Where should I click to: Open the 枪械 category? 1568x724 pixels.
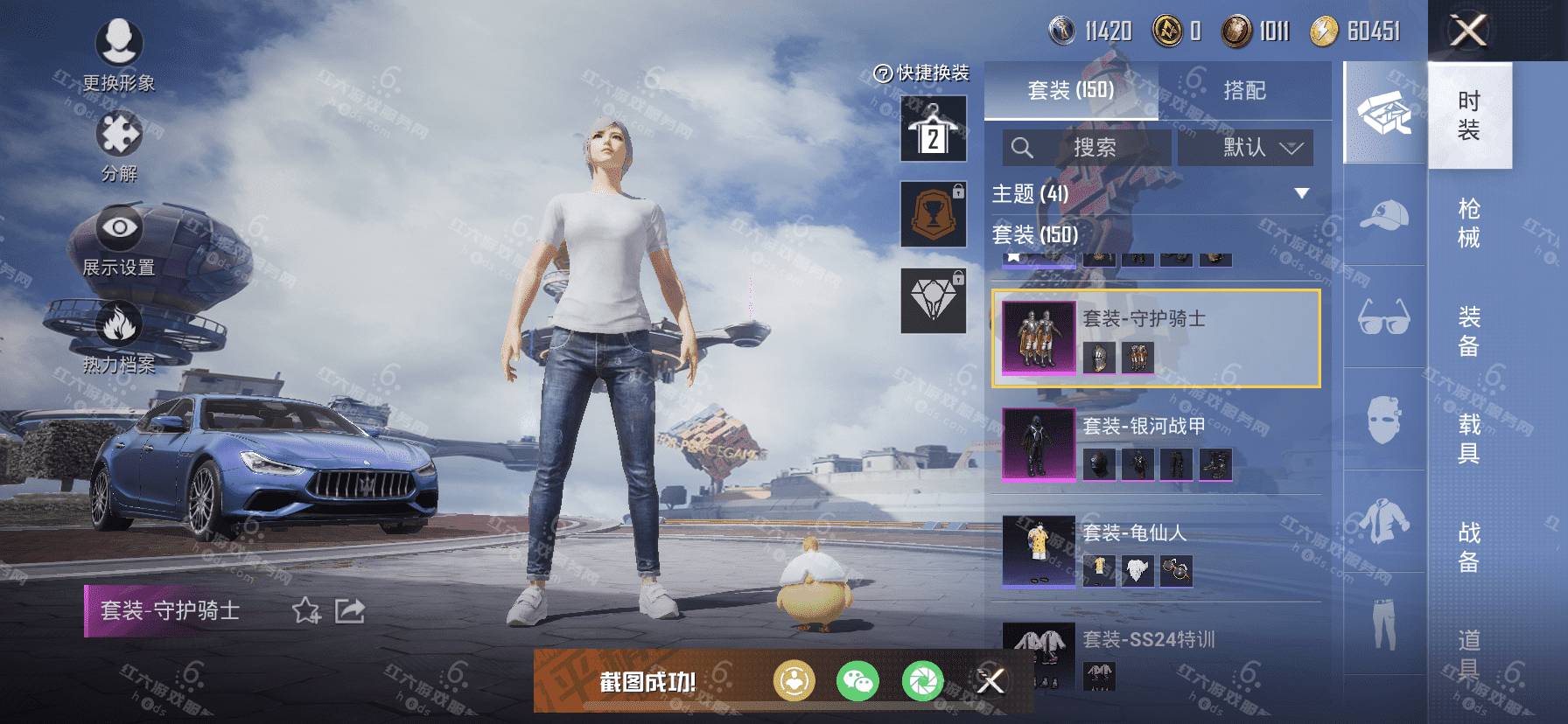[1469, 223]
